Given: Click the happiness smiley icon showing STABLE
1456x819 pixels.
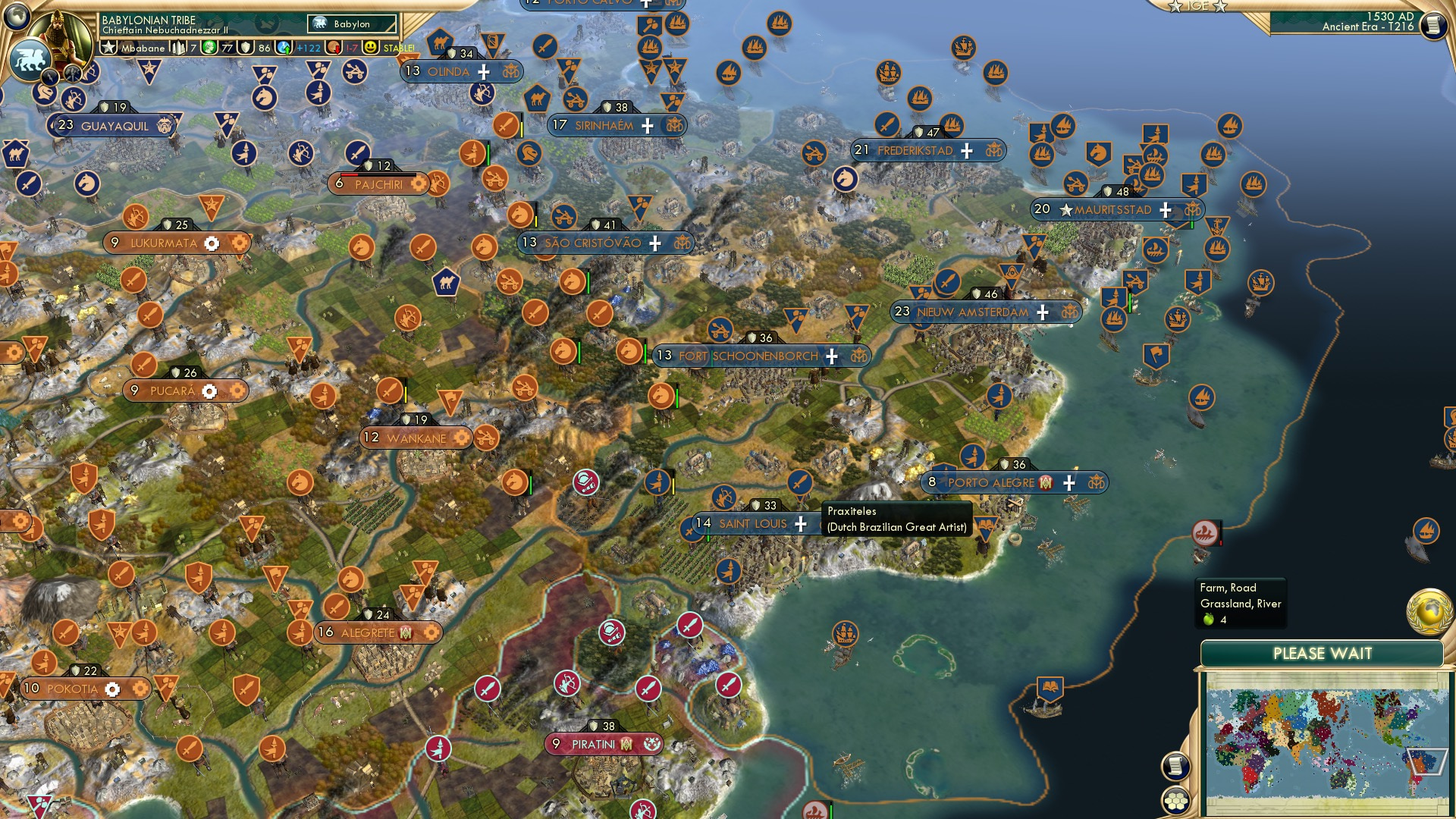Looking at the screenshot, I should pos(370,48).
